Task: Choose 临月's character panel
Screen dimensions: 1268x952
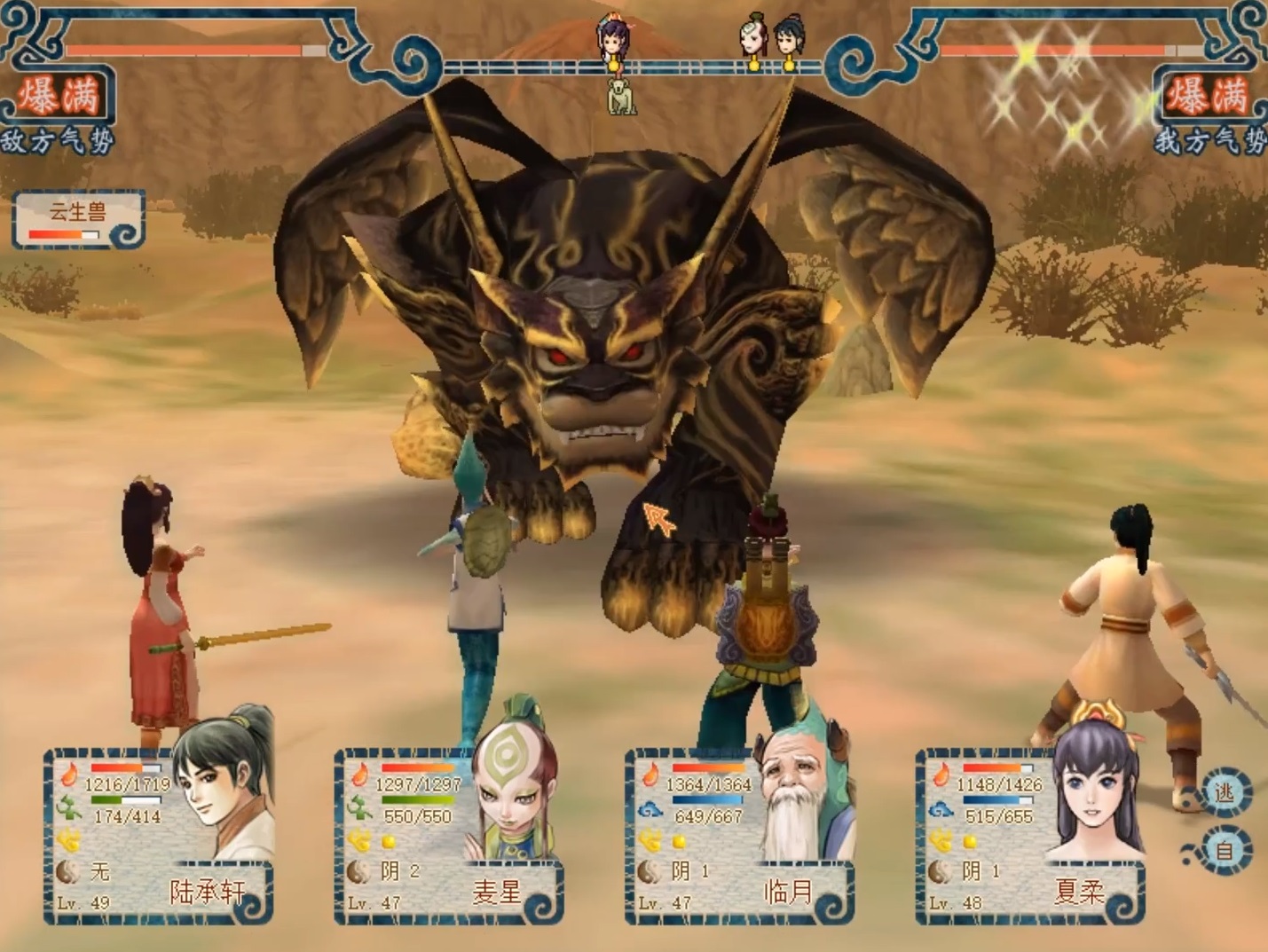Action: point(741,836)
